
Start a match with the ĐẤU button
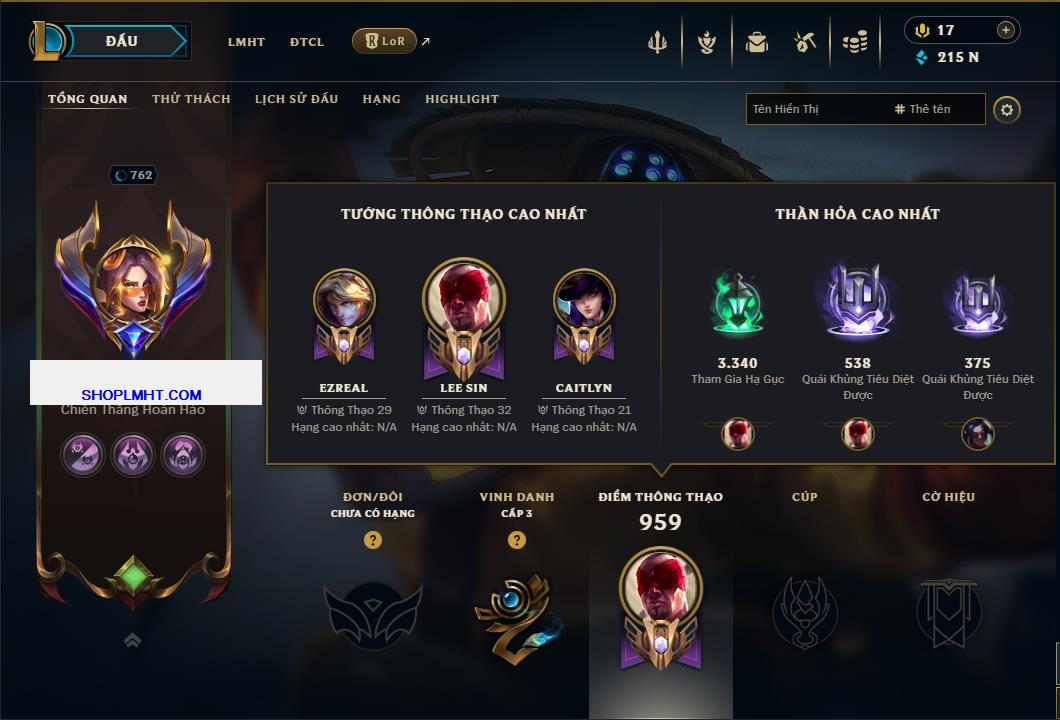122,41
